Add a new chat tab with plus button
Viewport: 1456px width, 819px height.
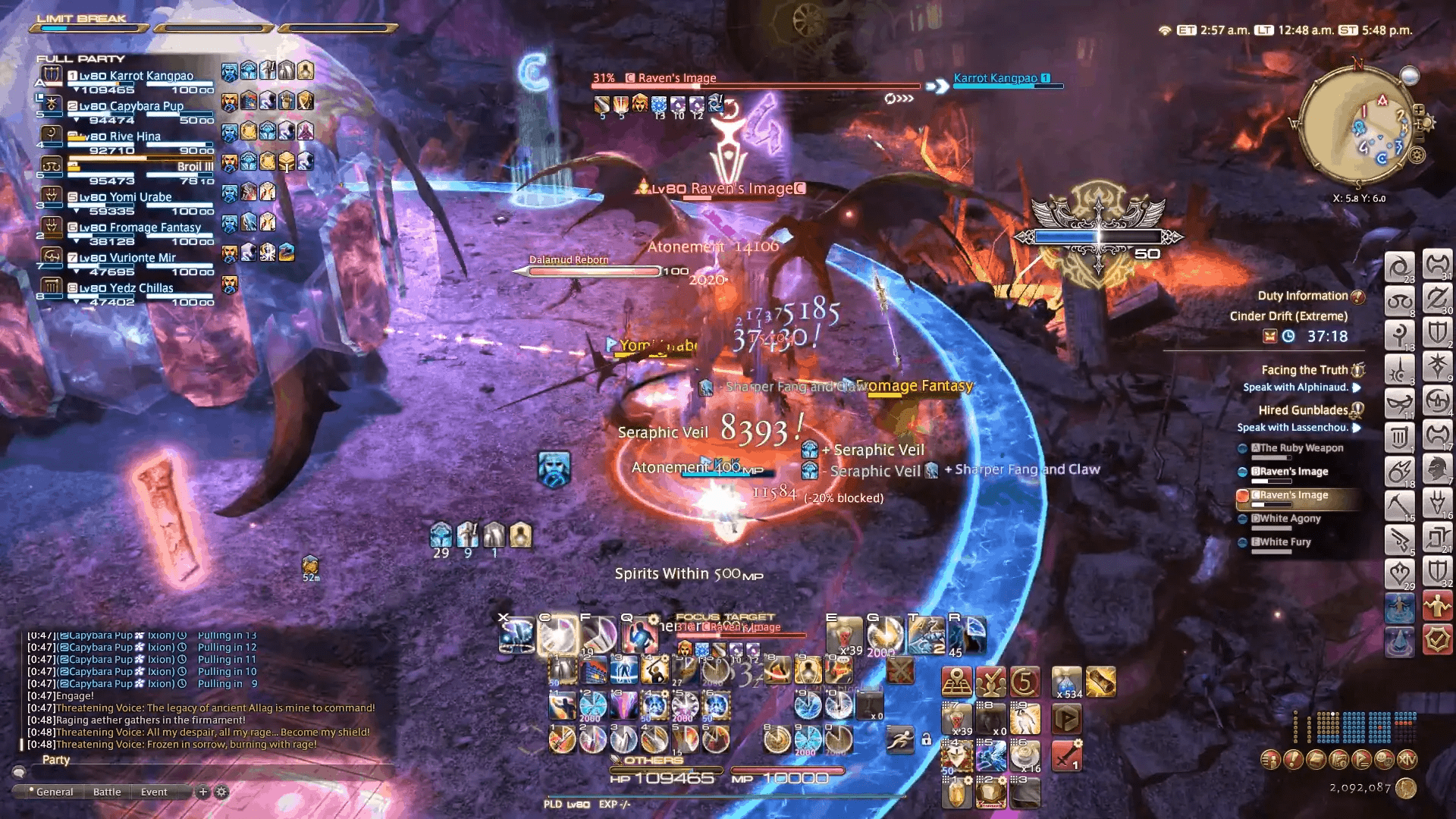(202, 792)
